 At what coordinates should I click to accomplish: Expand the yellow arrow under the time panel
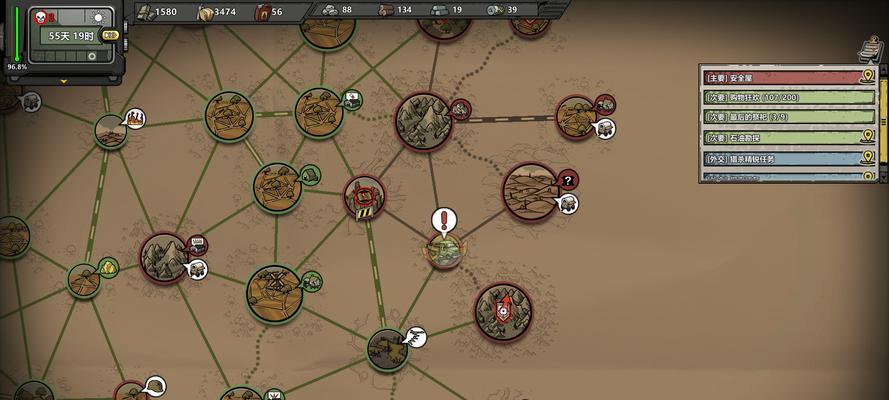tap(64, 81)
